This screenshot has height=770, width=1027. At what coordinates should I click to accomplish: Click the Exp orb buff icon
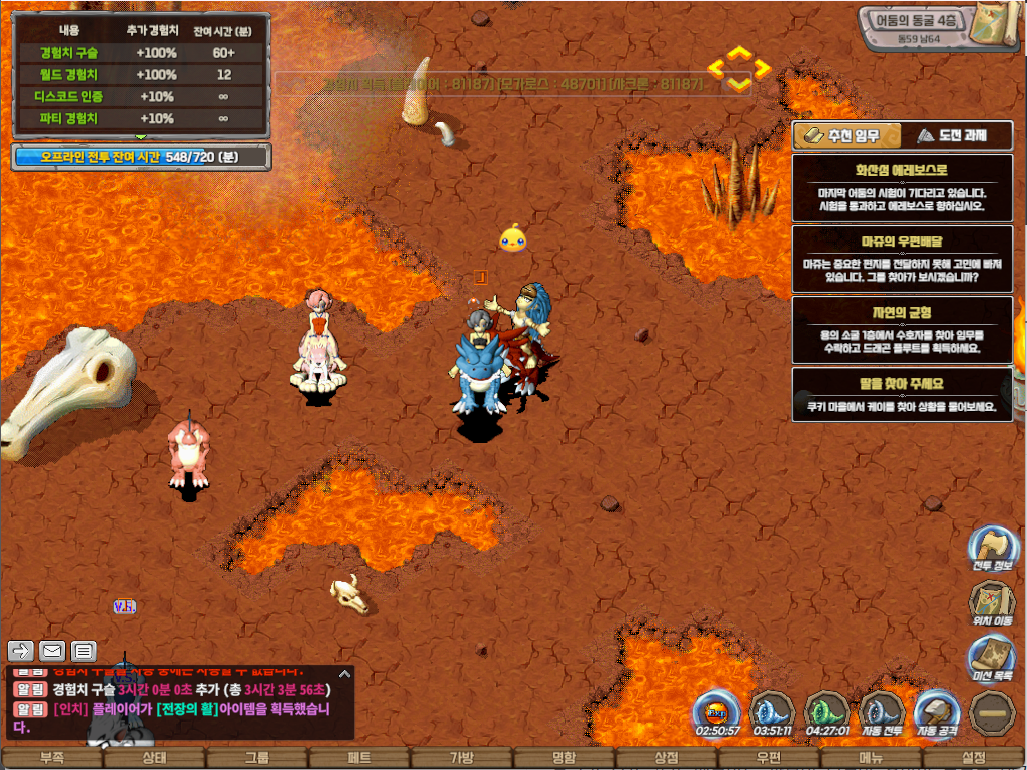click(x=717, y=712)
